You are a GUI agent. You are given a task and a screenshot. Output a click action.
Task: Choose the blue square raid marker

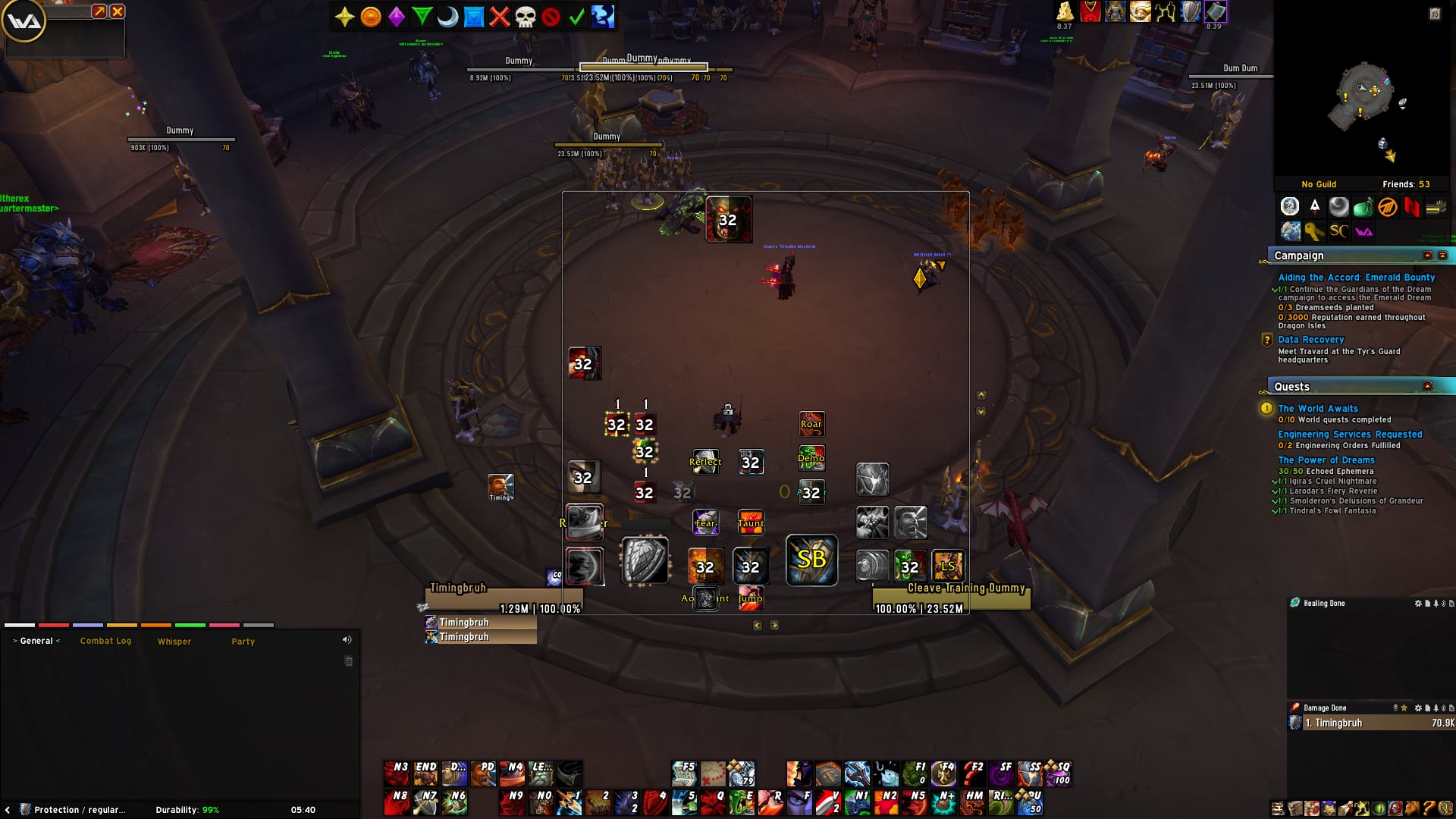pos(473,17)
